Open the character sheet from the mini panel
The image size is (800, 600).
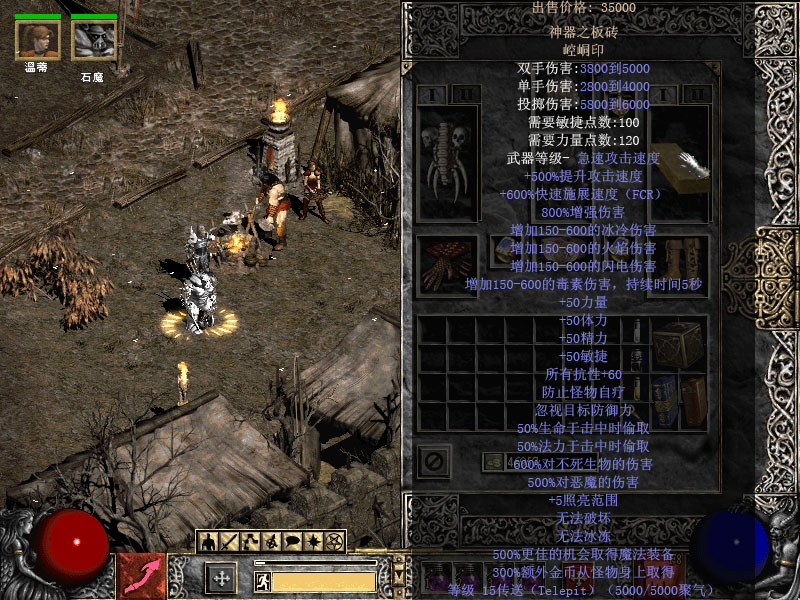tap(209, 542)
